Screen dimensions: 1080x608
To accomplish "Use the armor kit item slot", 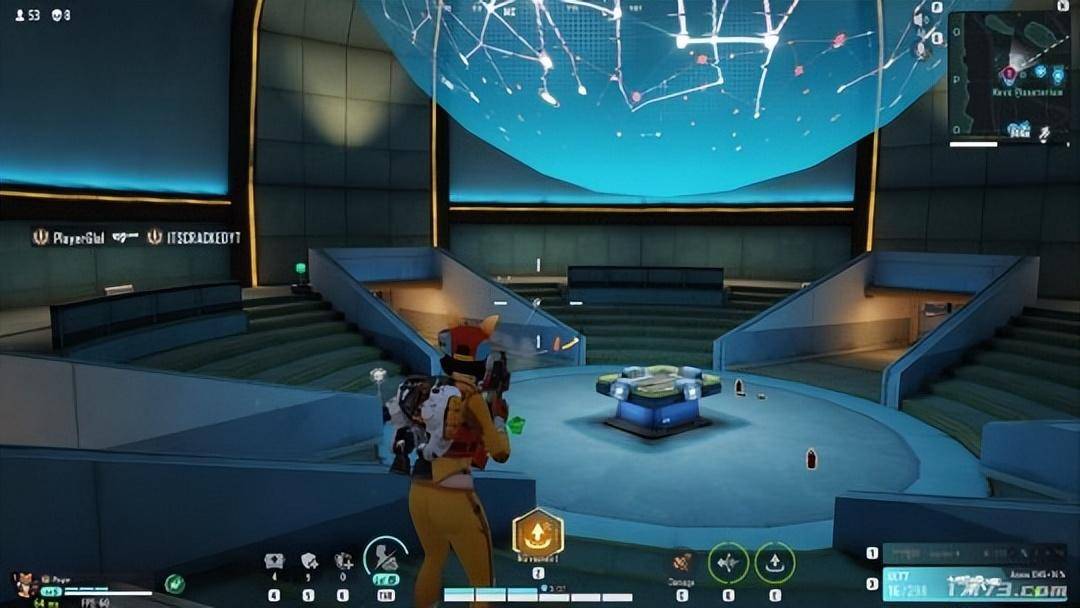I will click(x=274, y=562).
